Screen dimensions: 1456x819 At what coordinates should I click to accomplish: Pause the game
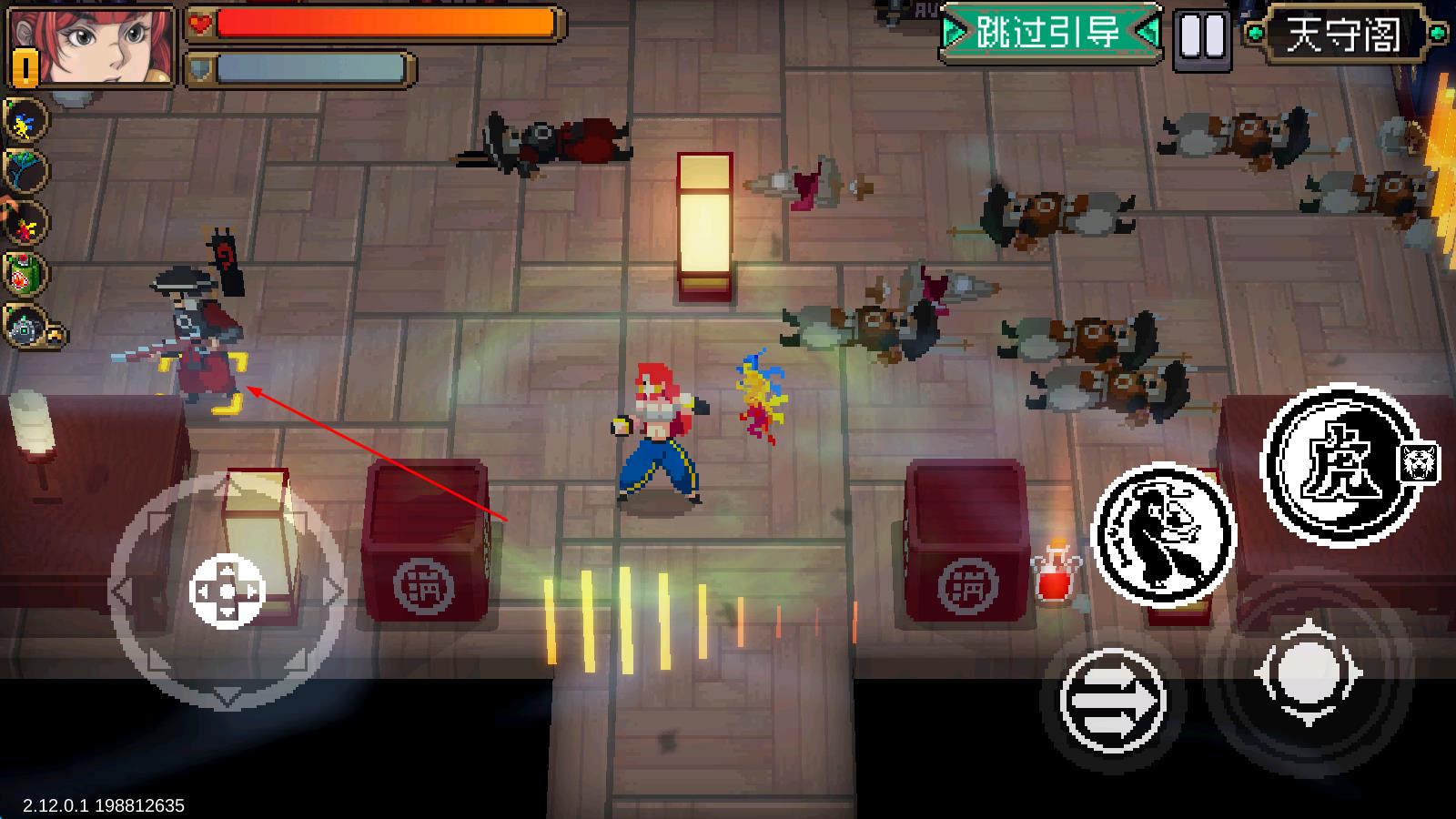(1201, 37)
